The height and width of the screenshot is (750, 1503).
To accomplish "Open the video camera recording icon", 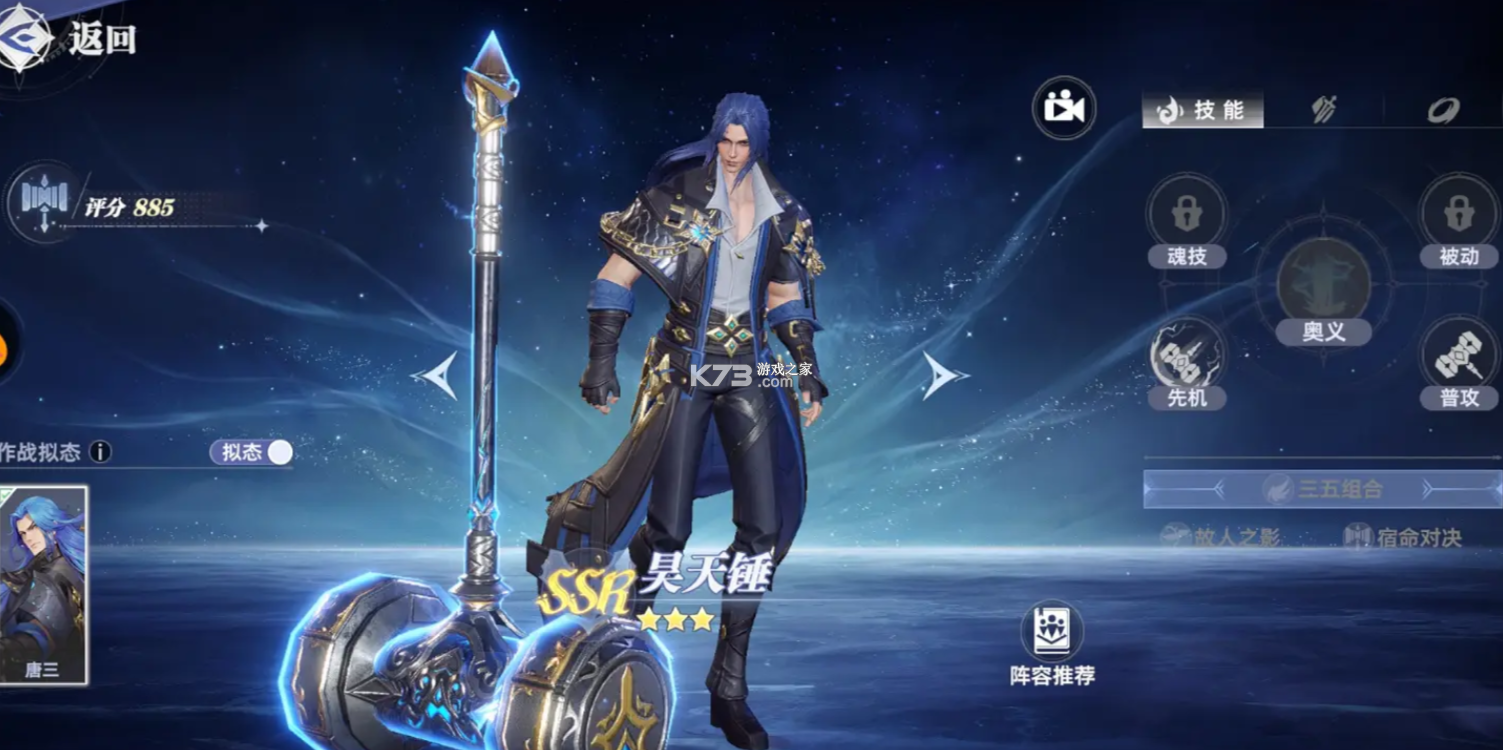I will coord(1062,107).
